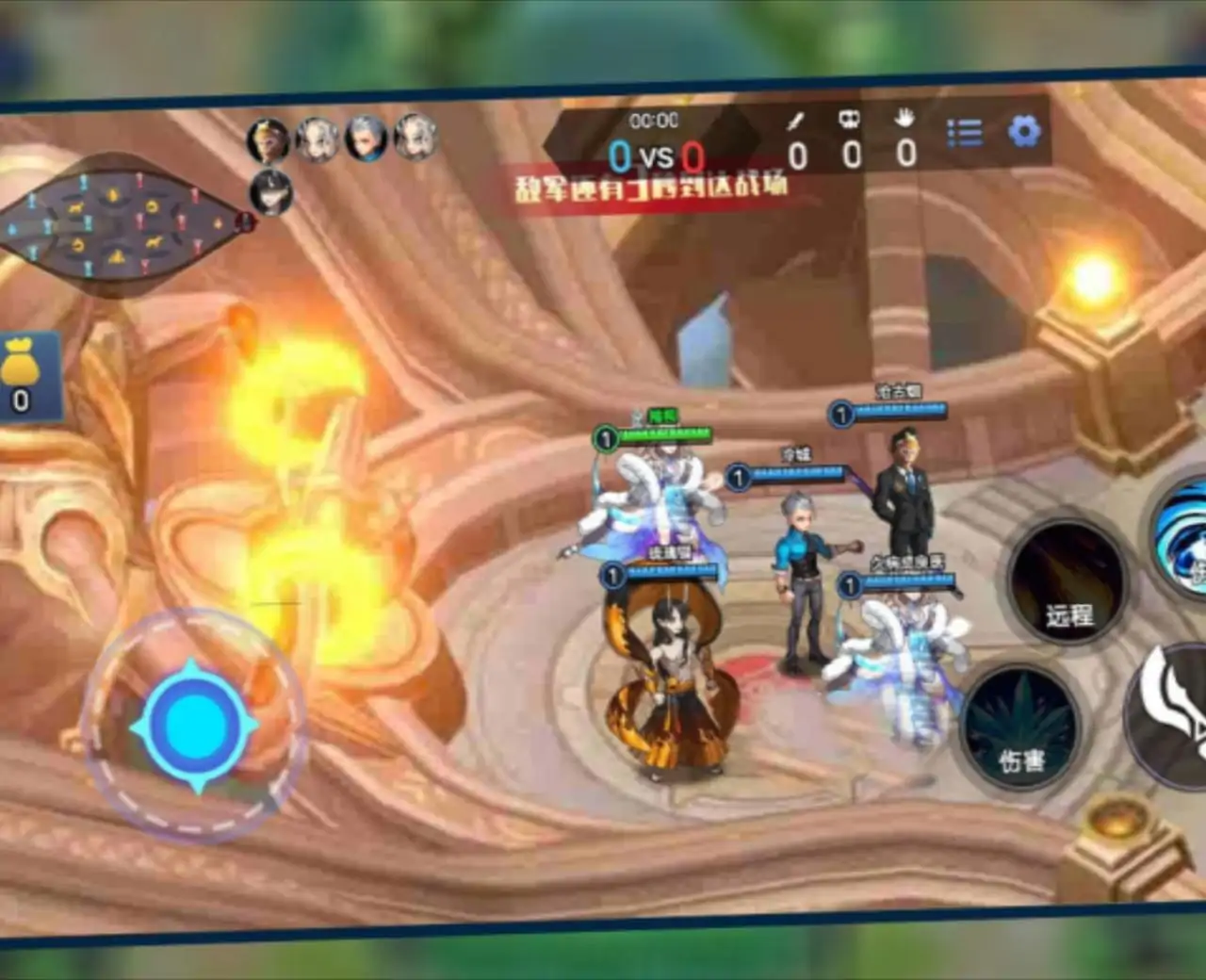Click the 00:00 match timer

click(655, 121)
